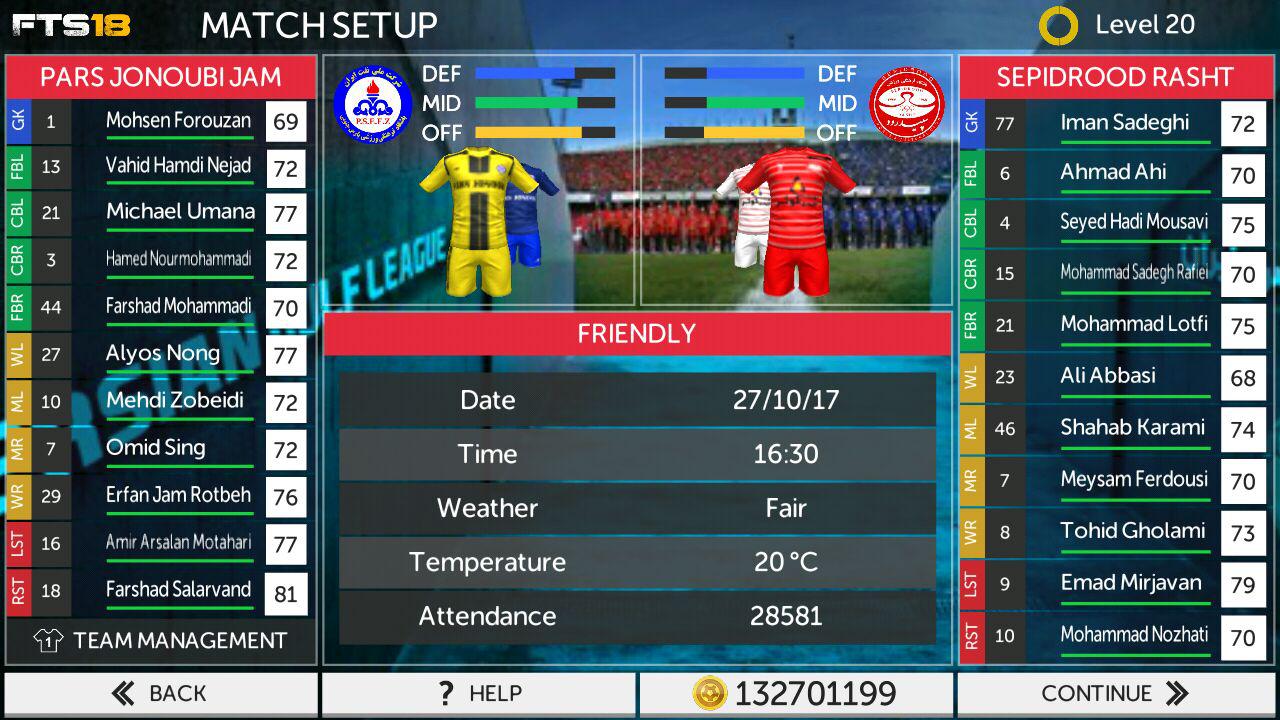Image resolution: width=1280 pixels, height=720 pixels.
Task: Open the Level 20 profile ring
Action: (x=1058, y=26)
